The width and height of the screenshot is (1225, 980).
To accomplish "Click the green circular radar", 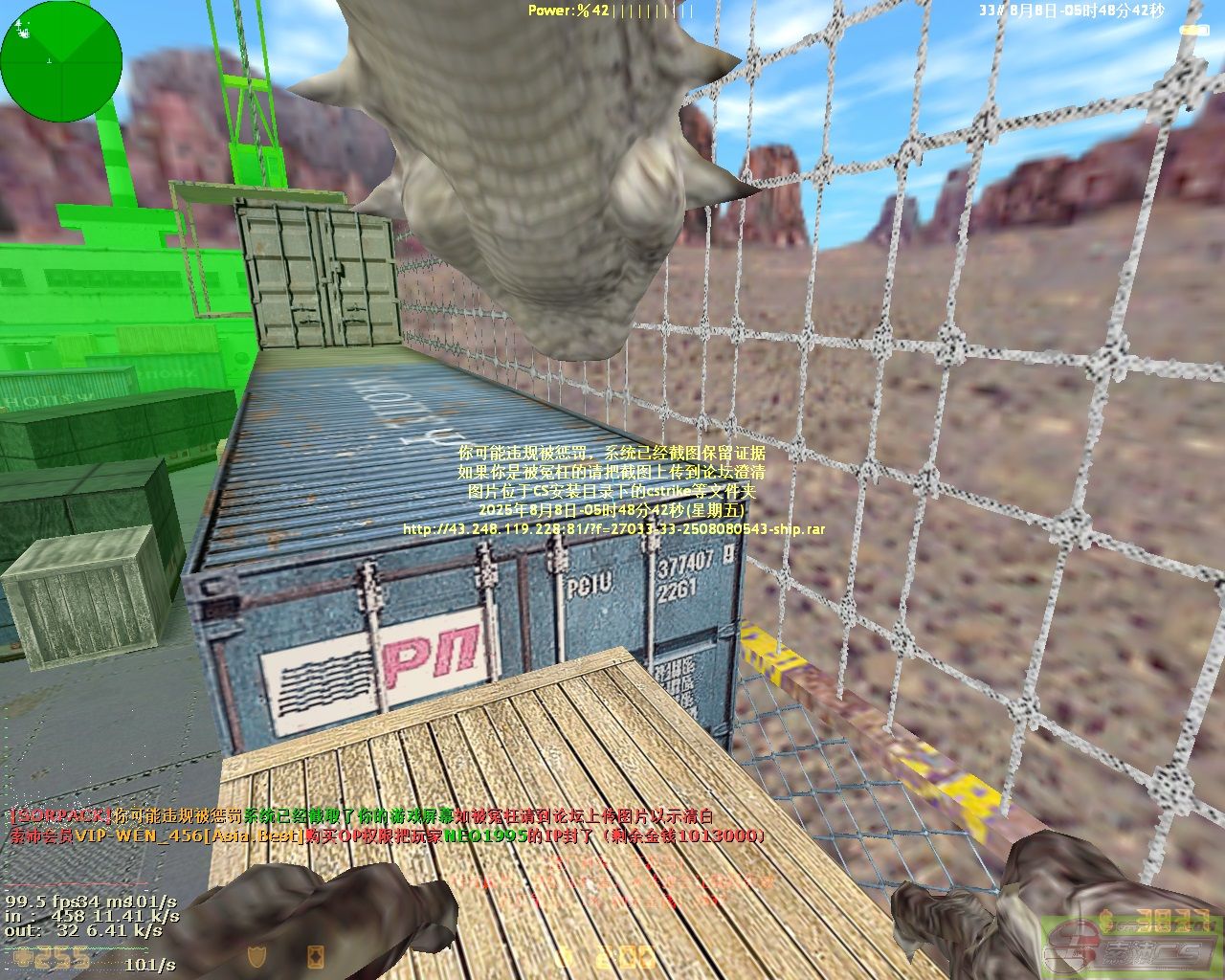I will (x=61, y=61).
